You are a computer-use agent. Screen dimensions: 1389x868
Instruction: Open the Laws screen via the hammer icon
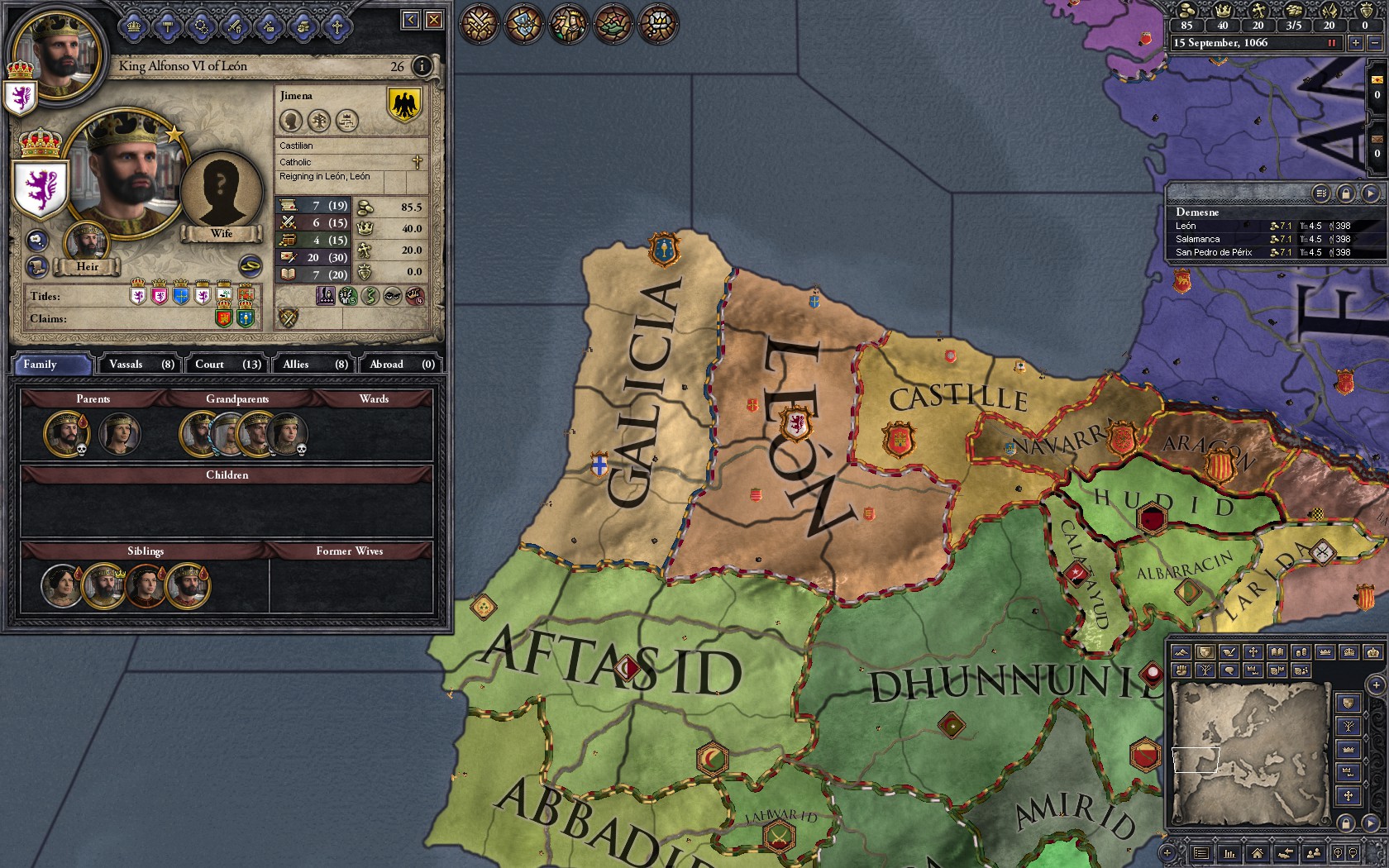click(166, 26)
